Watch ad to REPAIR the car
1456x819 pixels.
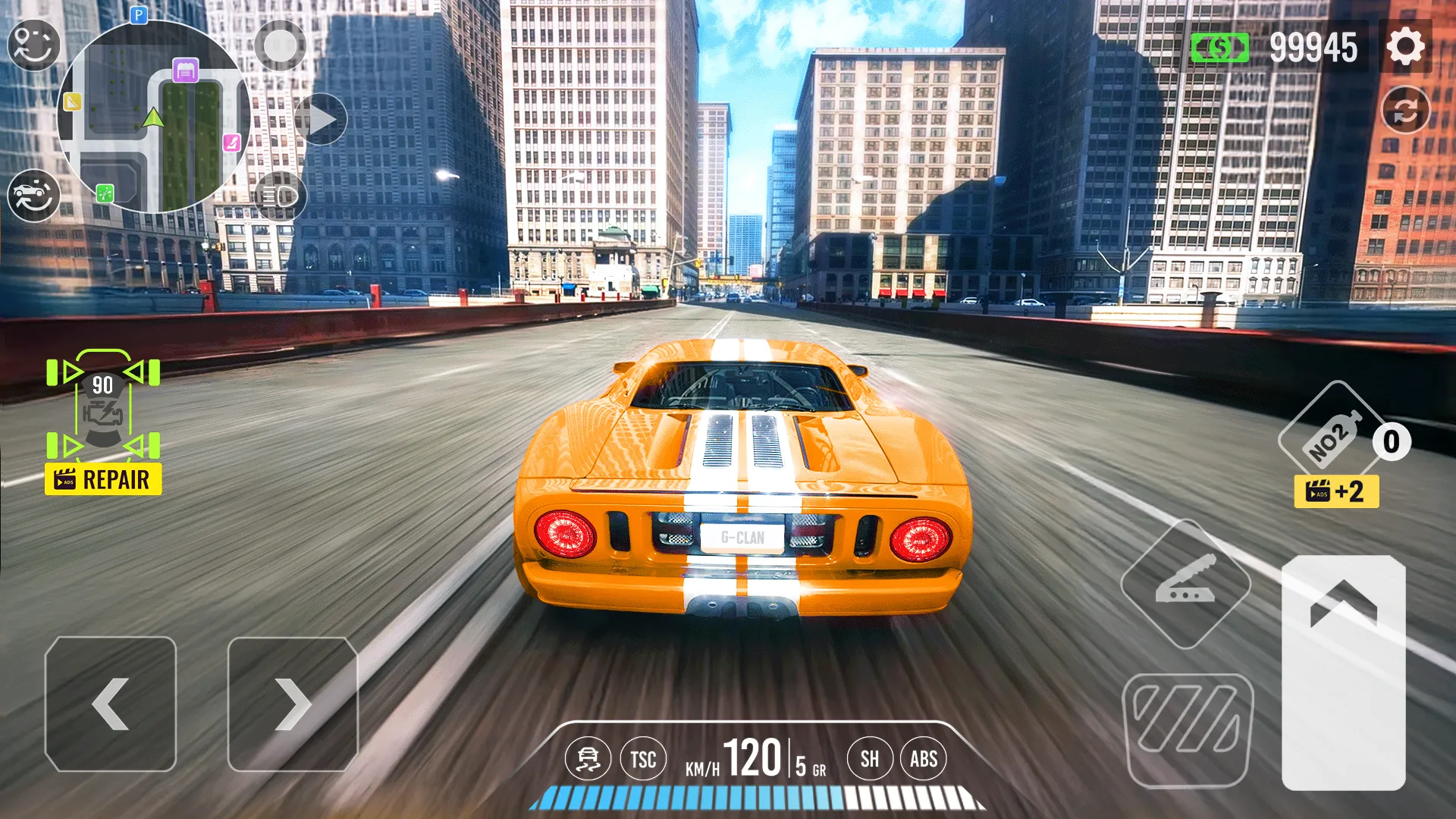click(102, 479)
